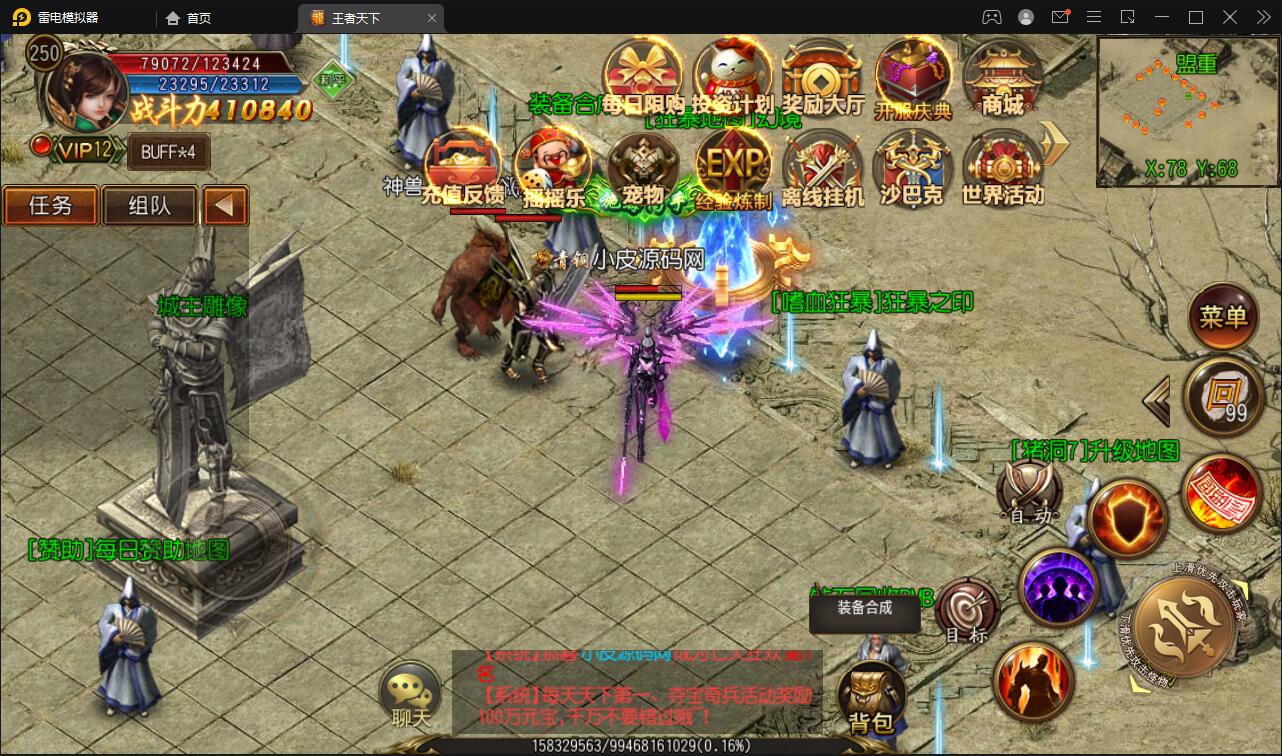Image resolution: width=1282 pixels, height=756 pixels.
Task: Open the 任务 quest panel
Action: (50, 206)
